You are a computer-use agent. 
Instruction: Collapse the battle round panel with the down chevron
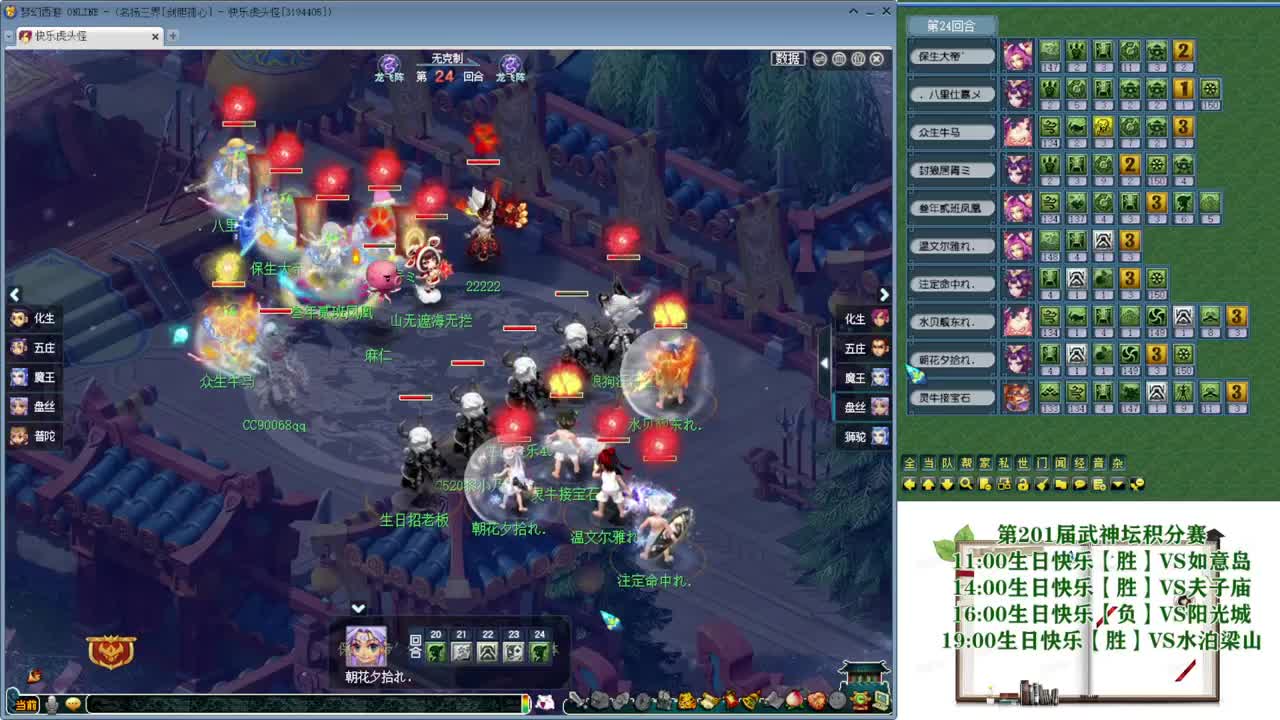tap(357, 607)
